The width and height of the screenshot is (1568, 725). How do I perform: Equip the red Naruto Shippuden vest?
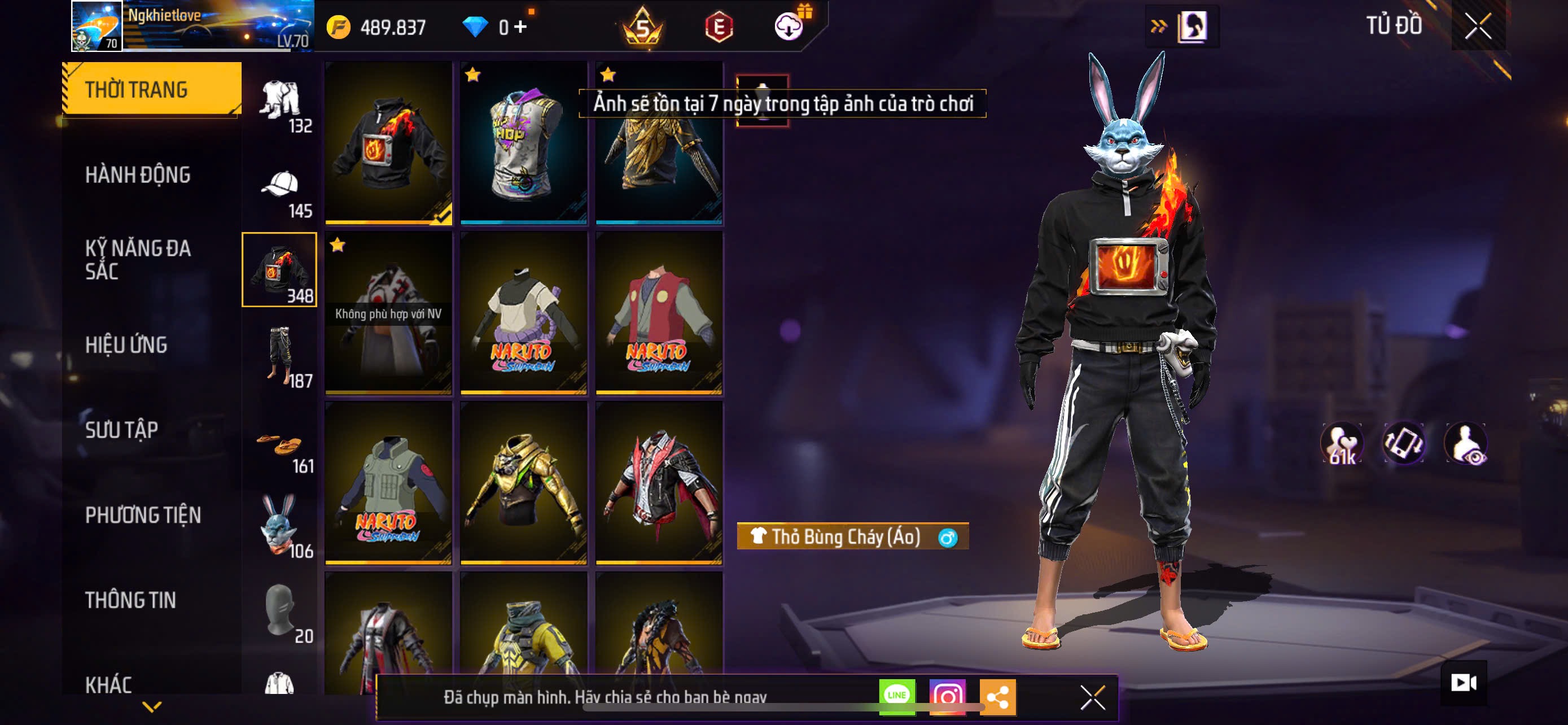tap(659, 313)
